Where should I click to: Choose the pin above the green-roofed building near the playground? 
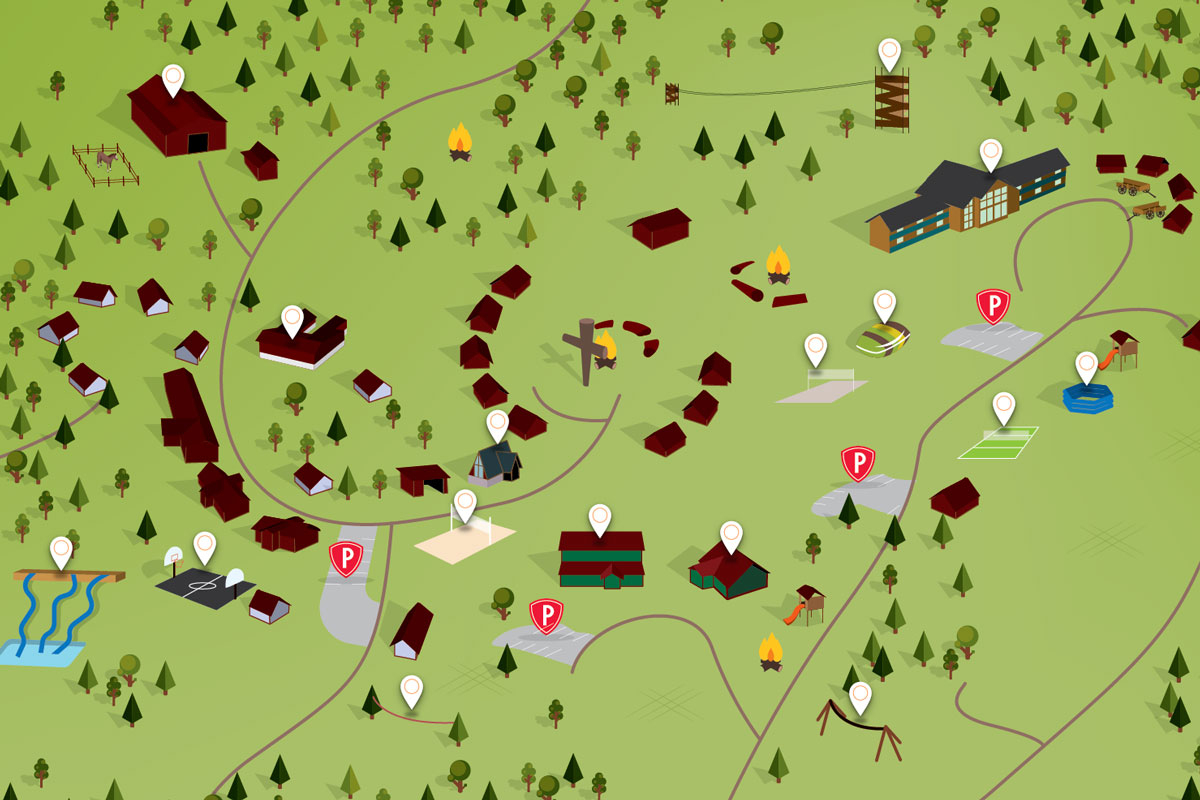click(732, 535)
